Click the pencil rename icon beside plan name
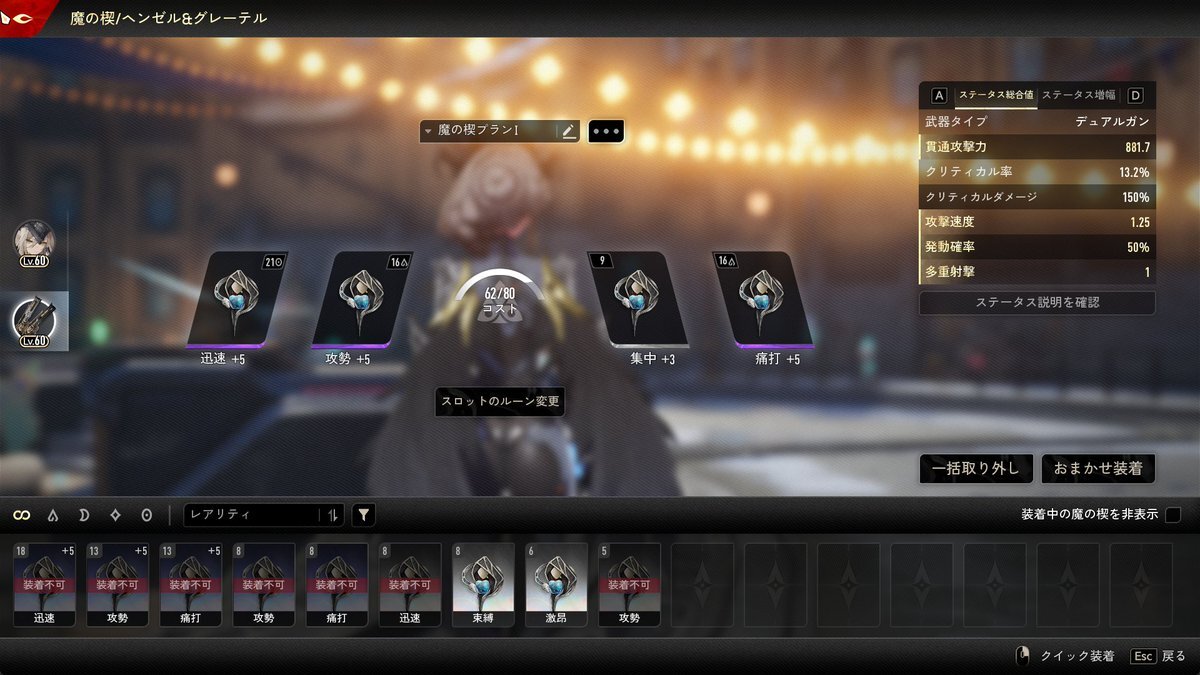This screenshot has height=675, width=1200. coord(568,130)
